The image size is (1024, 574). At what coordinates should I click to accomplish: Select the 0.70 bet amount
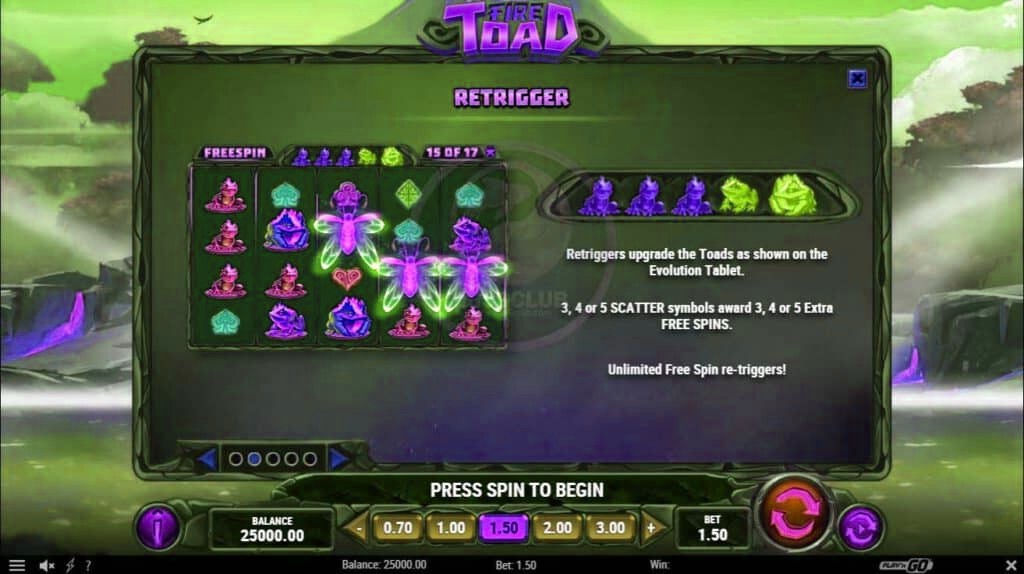(398, 527)
